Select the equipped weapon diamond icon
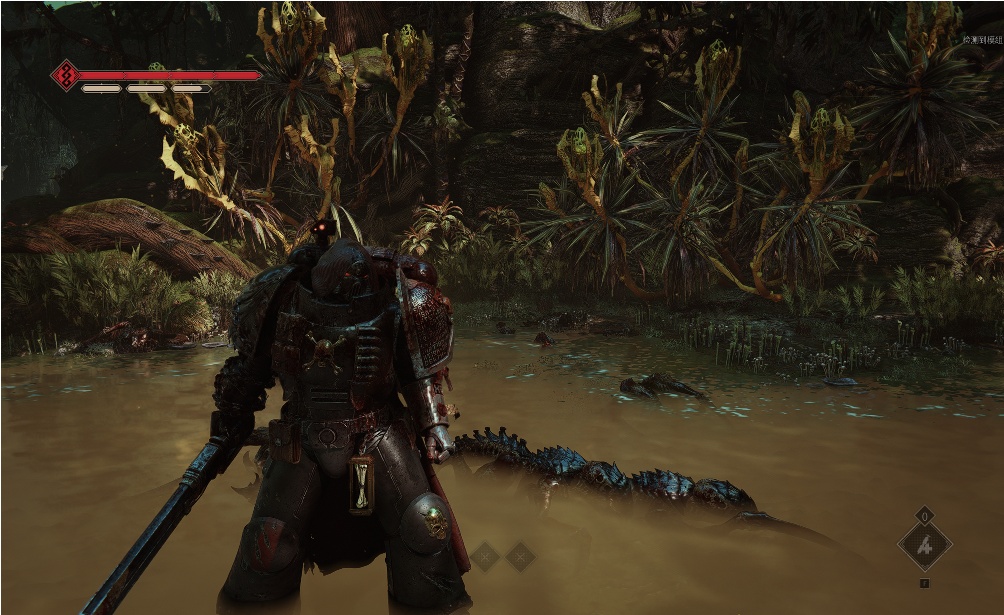1004x615 pixels. (924, 546)
